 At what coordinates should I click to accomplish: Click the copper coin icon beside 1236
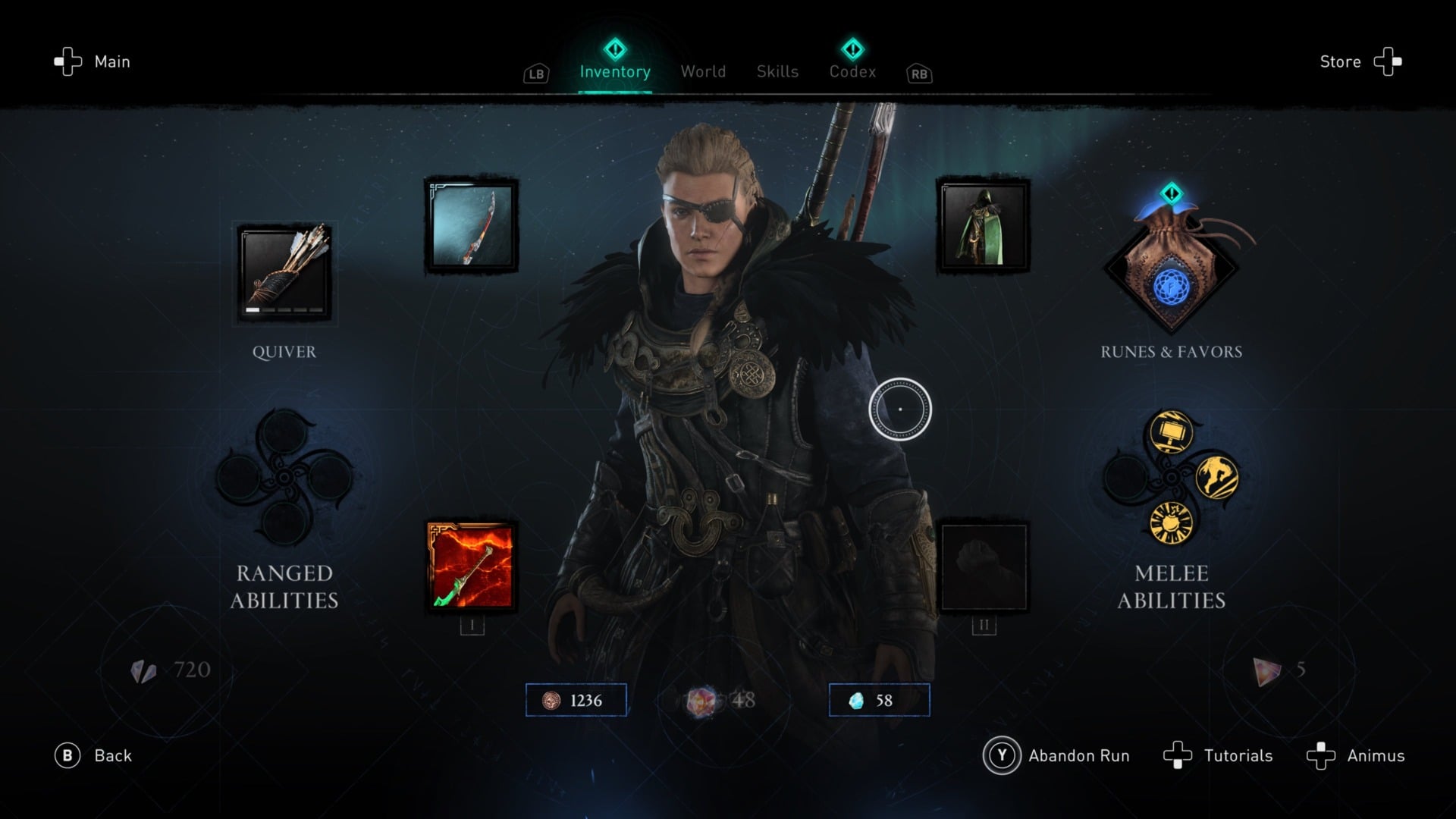[551, 700]
